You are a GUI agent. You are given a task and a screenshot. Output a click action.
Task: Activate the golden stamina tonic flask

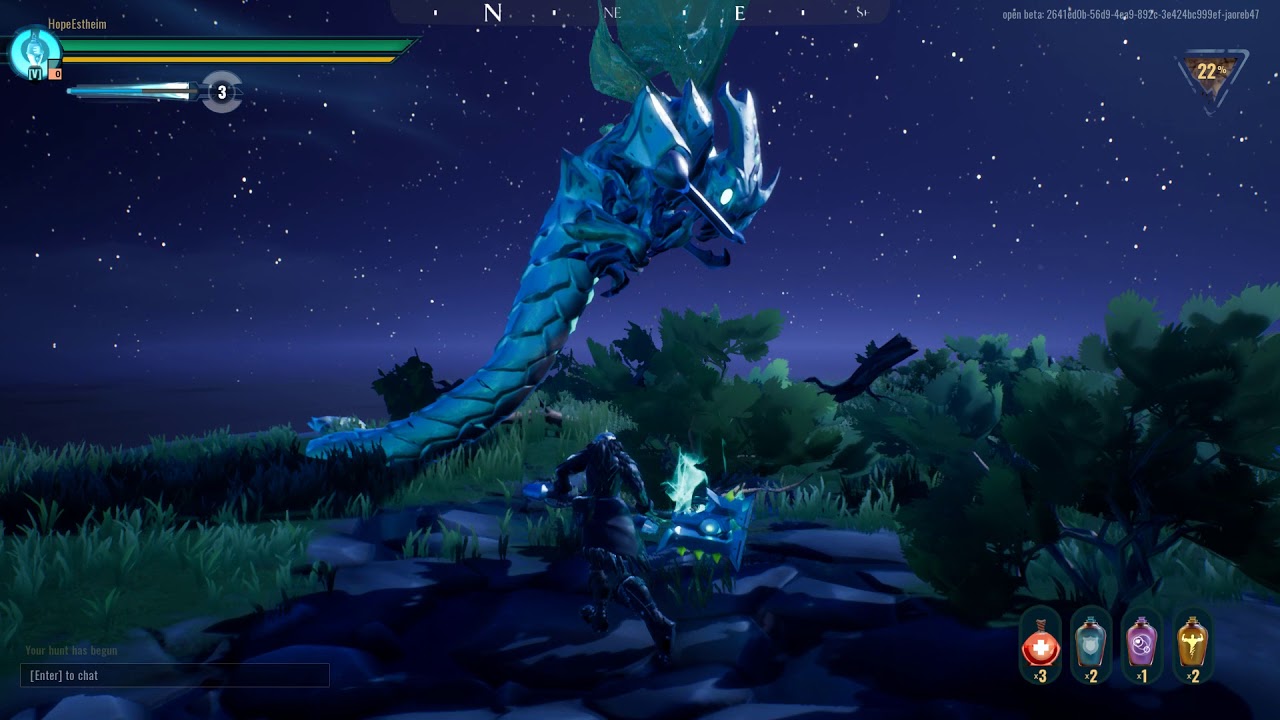pyautogui.click(x=1192, y=644)
